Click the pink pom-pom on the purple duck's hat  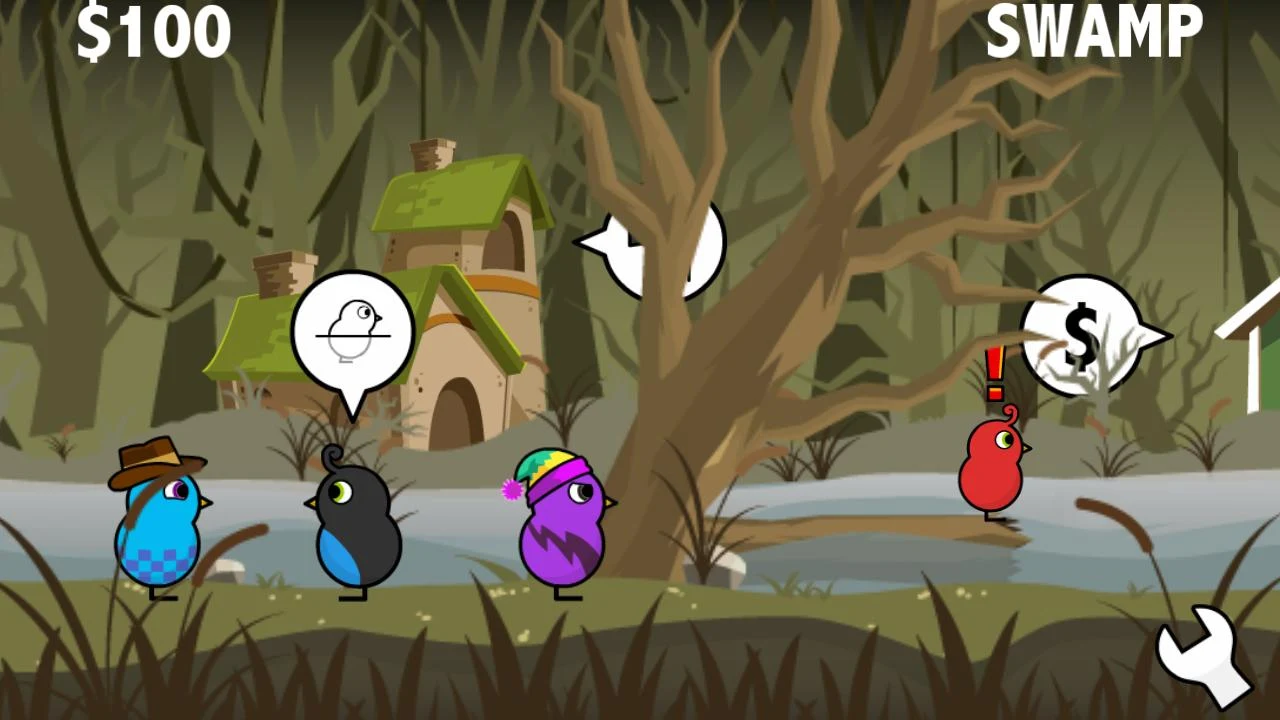[x=513, y=490]
